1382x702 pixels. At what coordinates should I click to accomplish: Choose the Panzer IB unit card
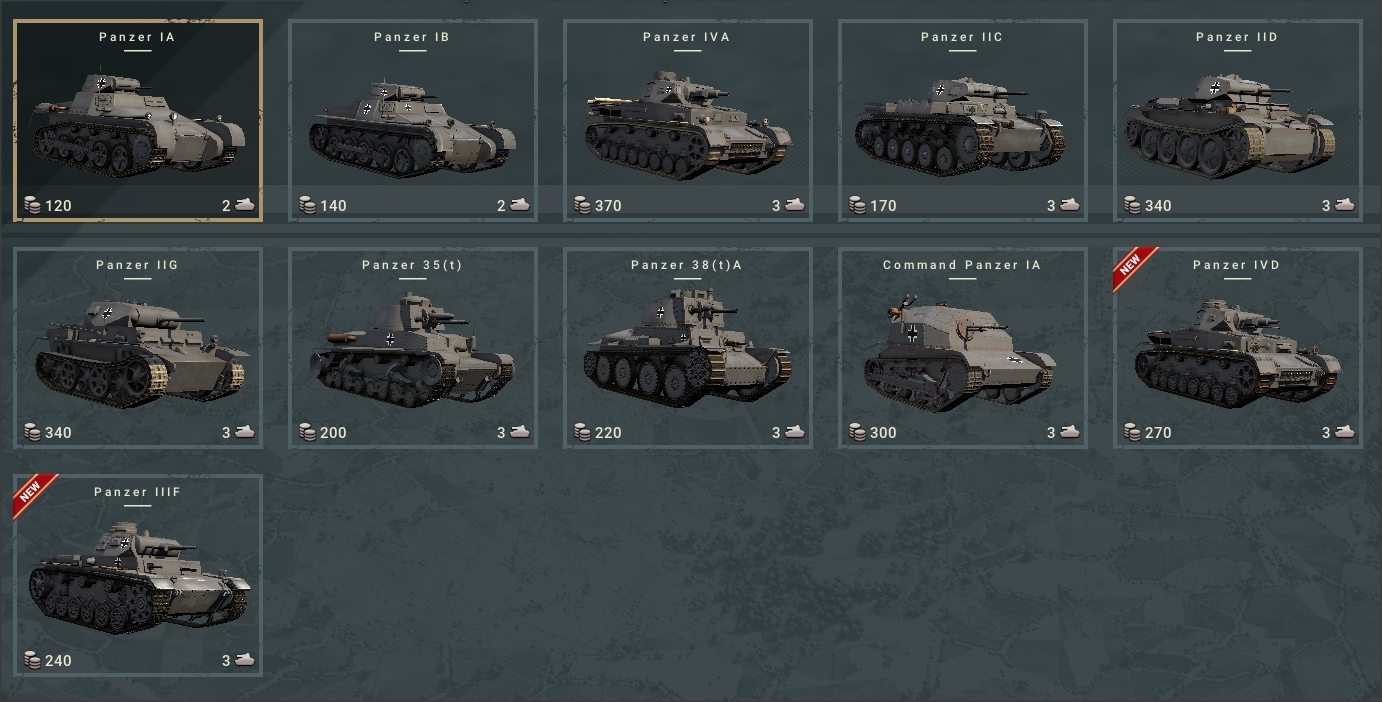click(x=413, y=121)
